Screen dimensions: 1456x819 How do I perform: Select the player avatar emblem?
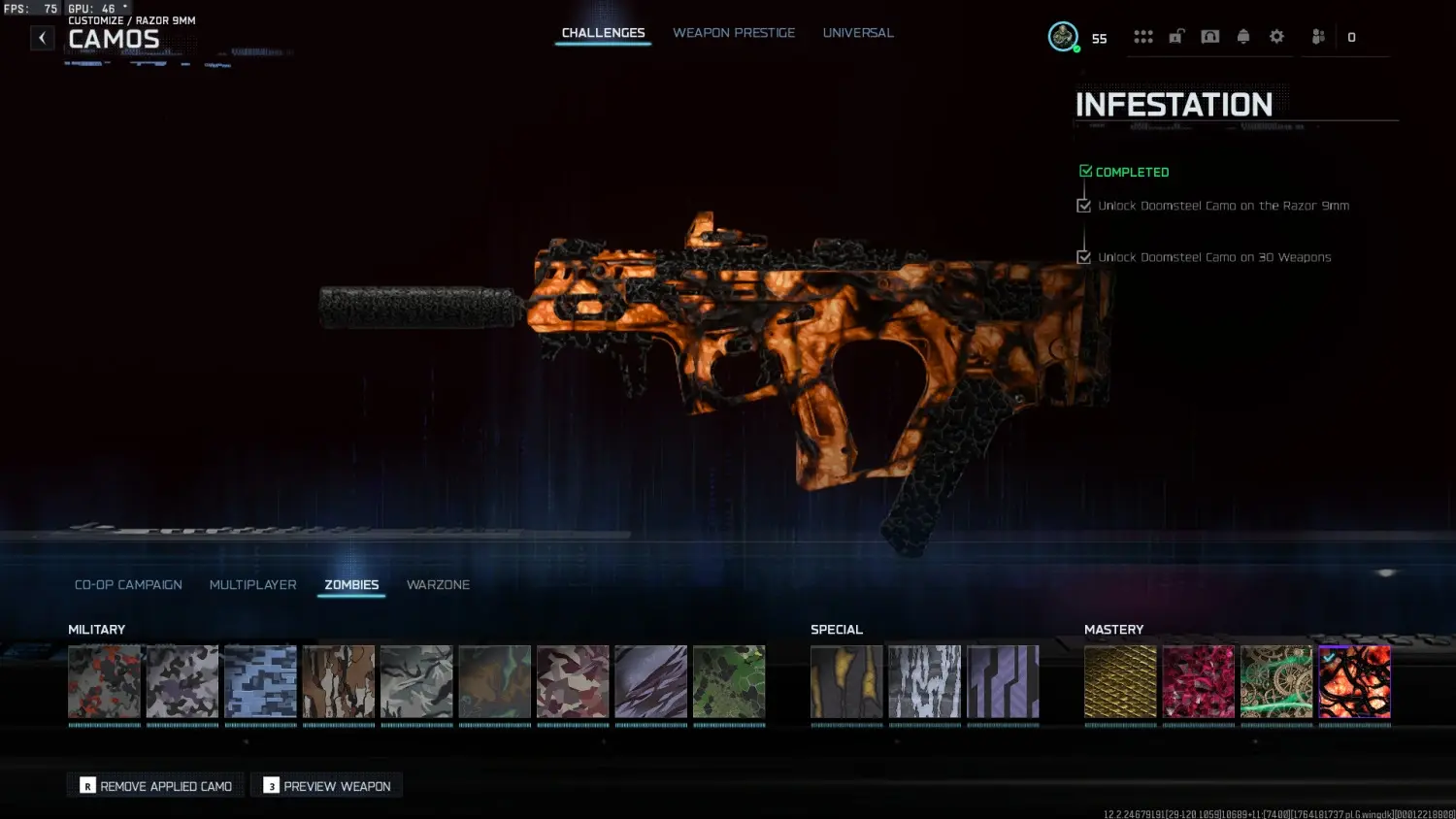(x=1062, y=36)
